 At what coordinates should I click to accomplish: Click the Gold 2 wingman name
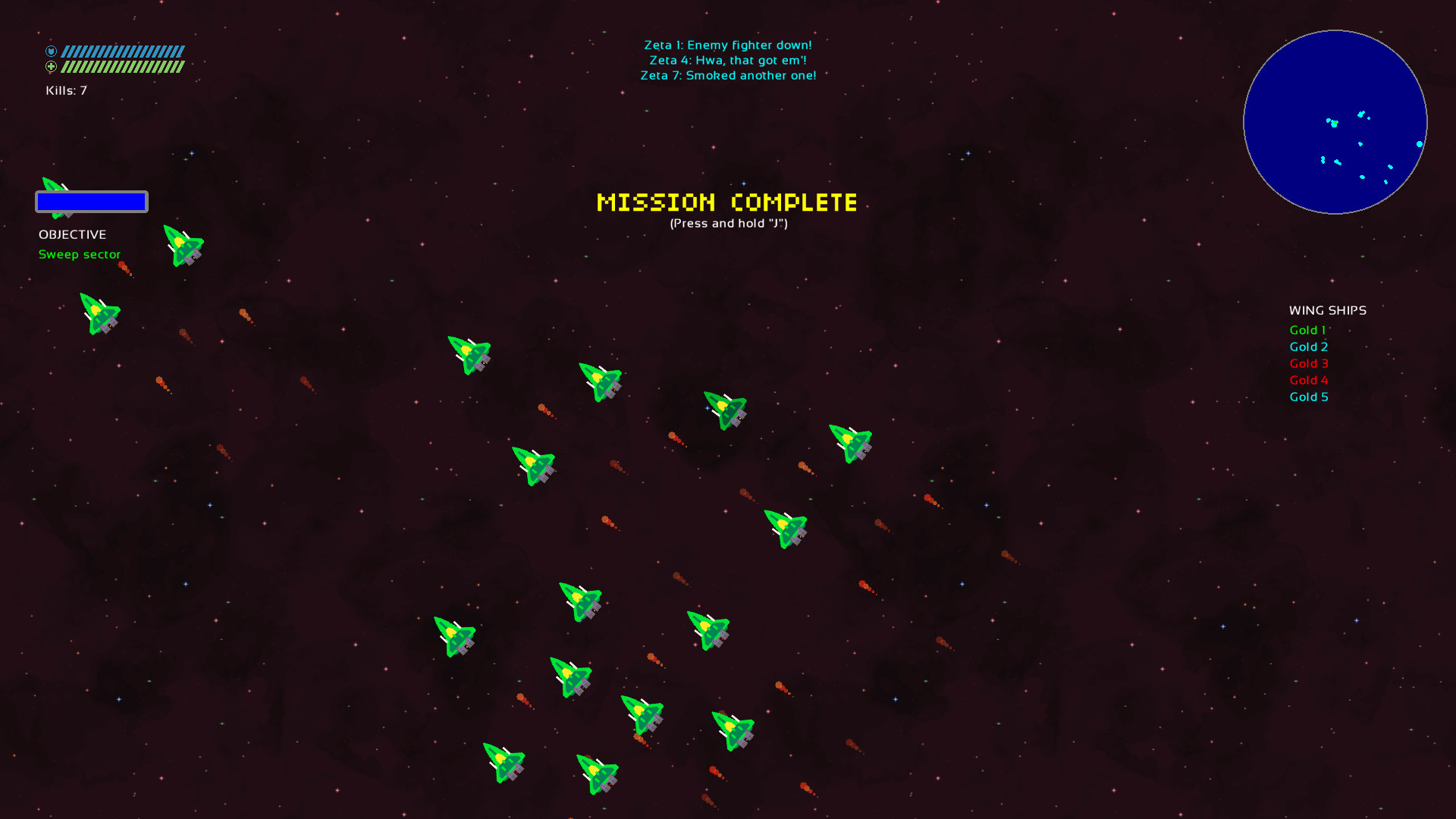pos(1308,347)
